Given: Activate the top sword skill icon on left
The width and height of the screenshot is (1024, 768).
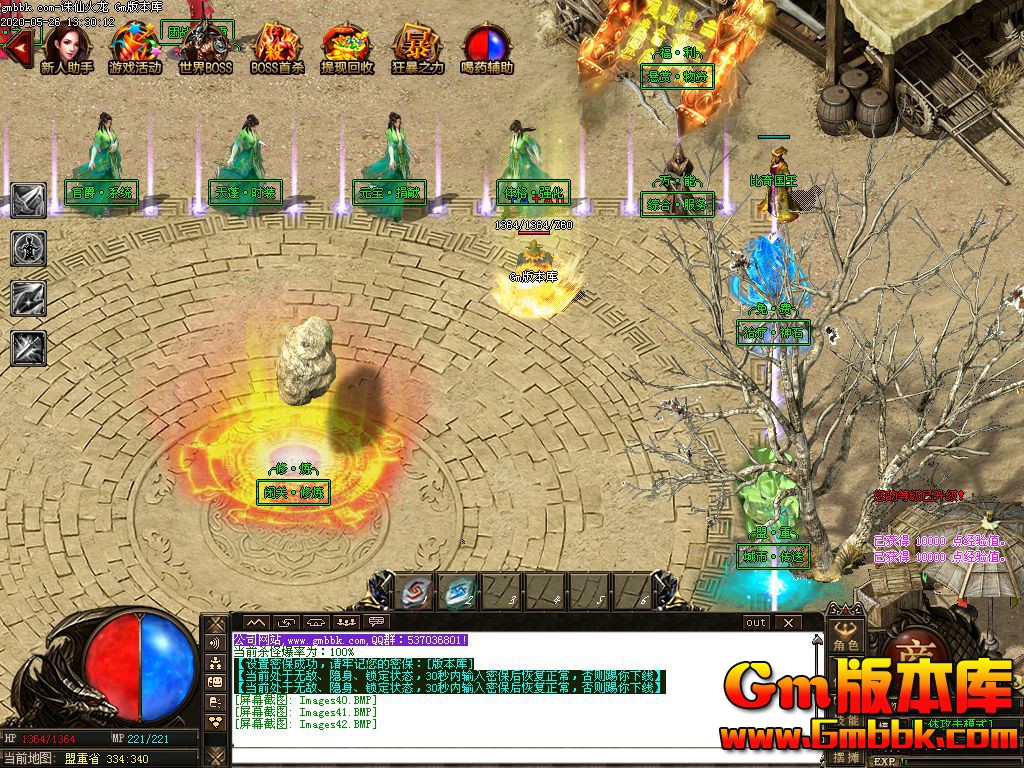Looking at the screenshot, I should click(28, 200).
